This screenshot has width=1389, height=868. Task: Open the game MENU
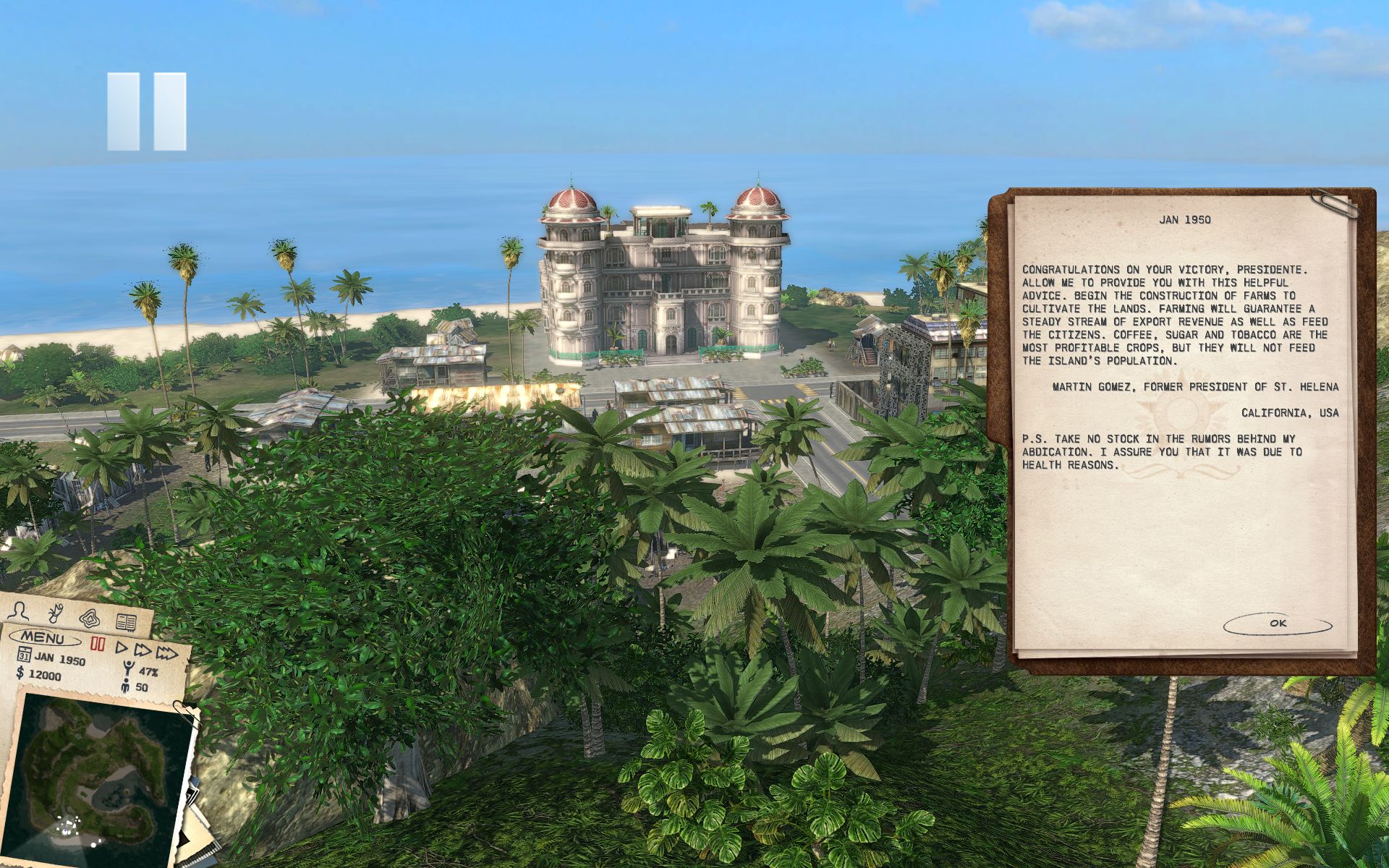(x=43, y=638)
